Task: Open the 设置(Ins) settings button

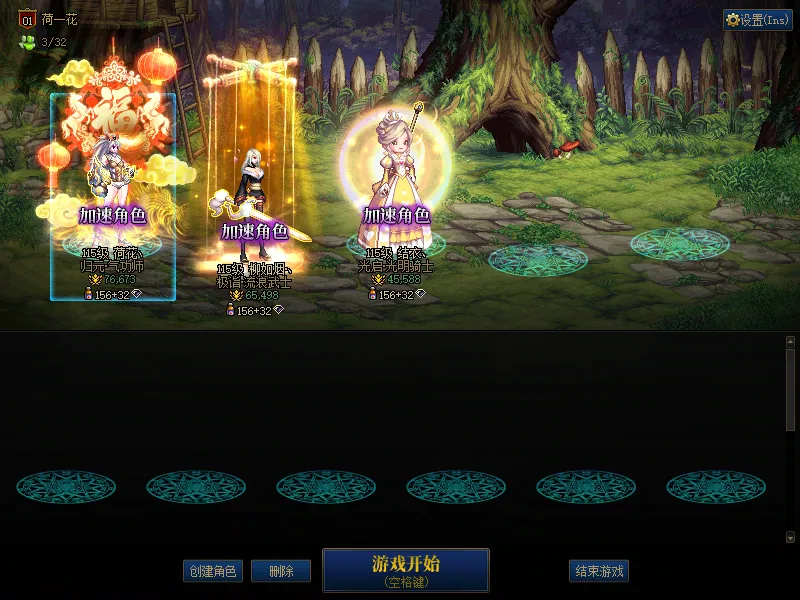Action: pyautogui.click(x=758, y=20)
